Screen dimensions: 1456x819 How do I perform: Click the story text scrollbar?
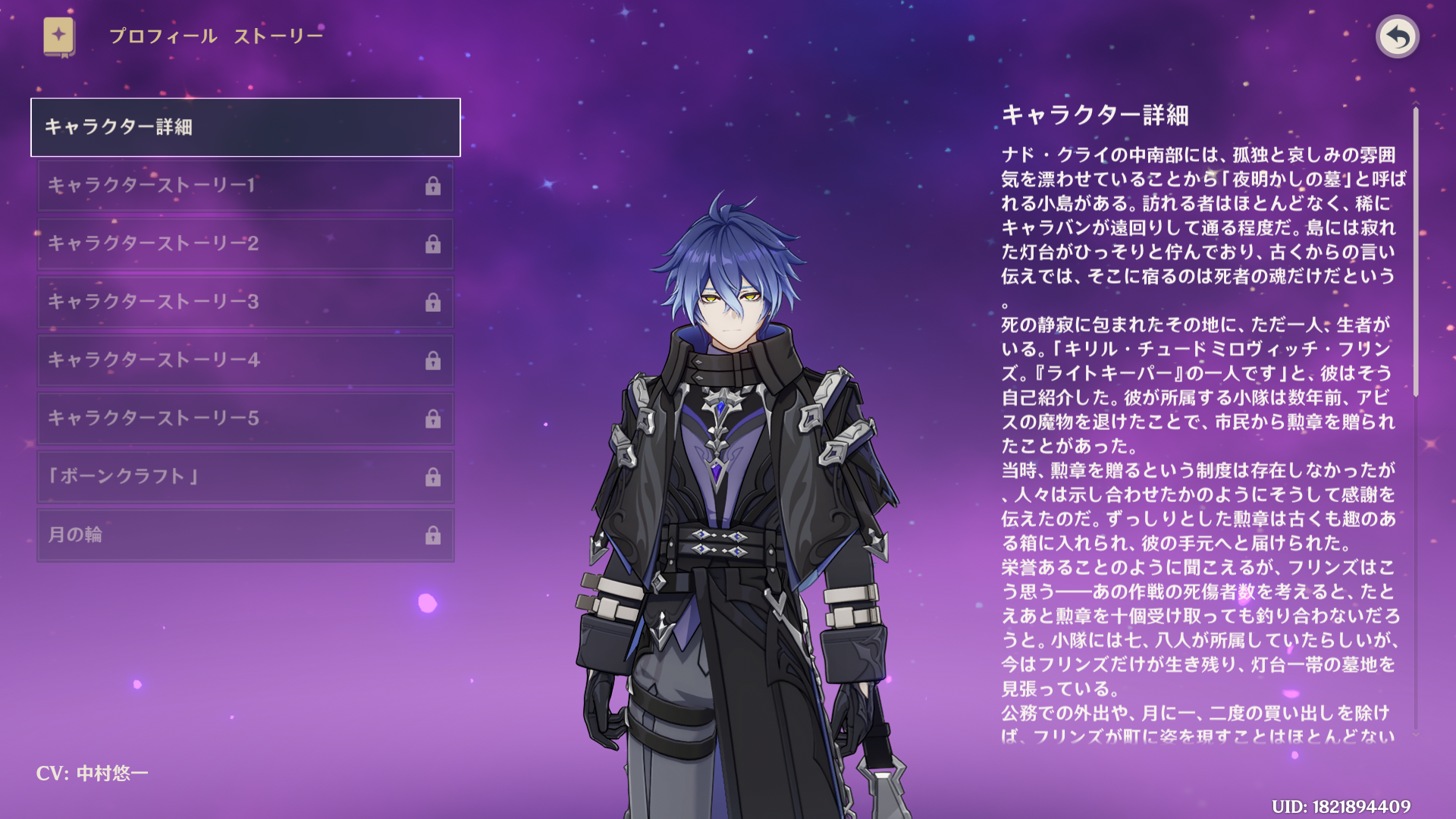1415,252
